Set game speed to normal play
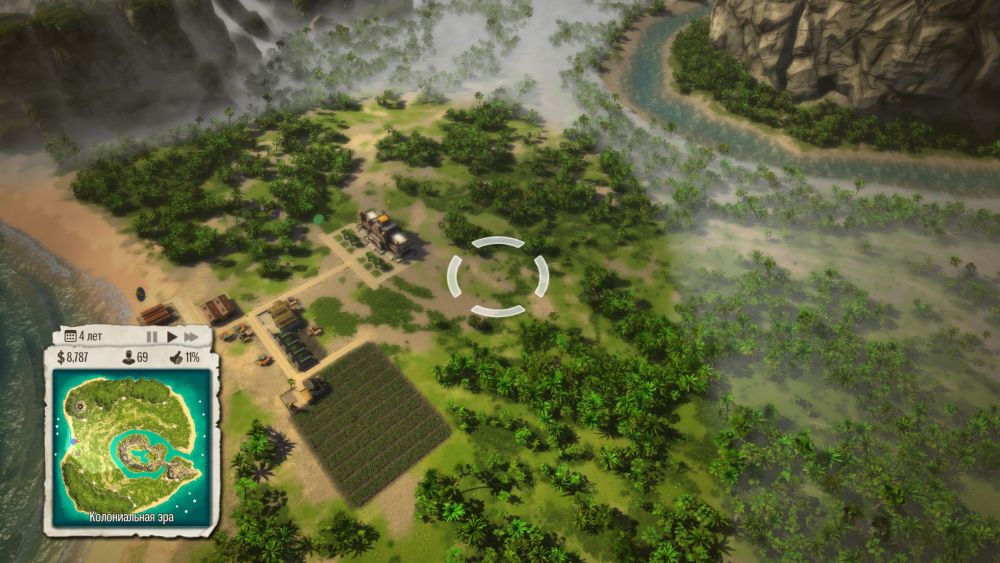Viewport: 1000px width, 563px height. 172,337
